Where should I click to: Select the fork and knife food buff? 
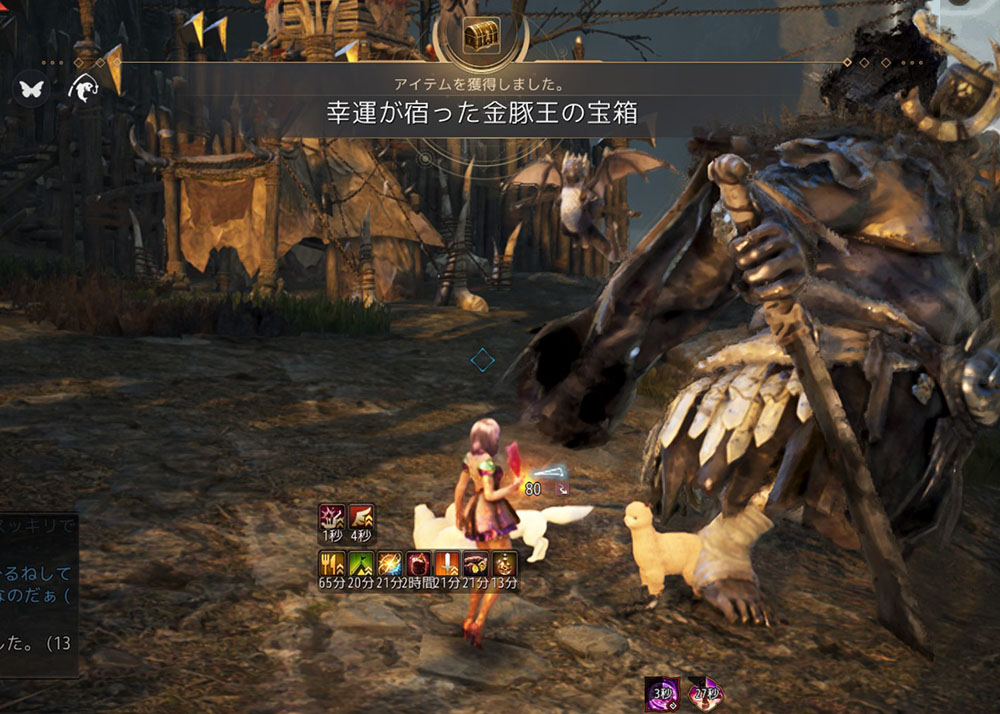coord(333,563)
